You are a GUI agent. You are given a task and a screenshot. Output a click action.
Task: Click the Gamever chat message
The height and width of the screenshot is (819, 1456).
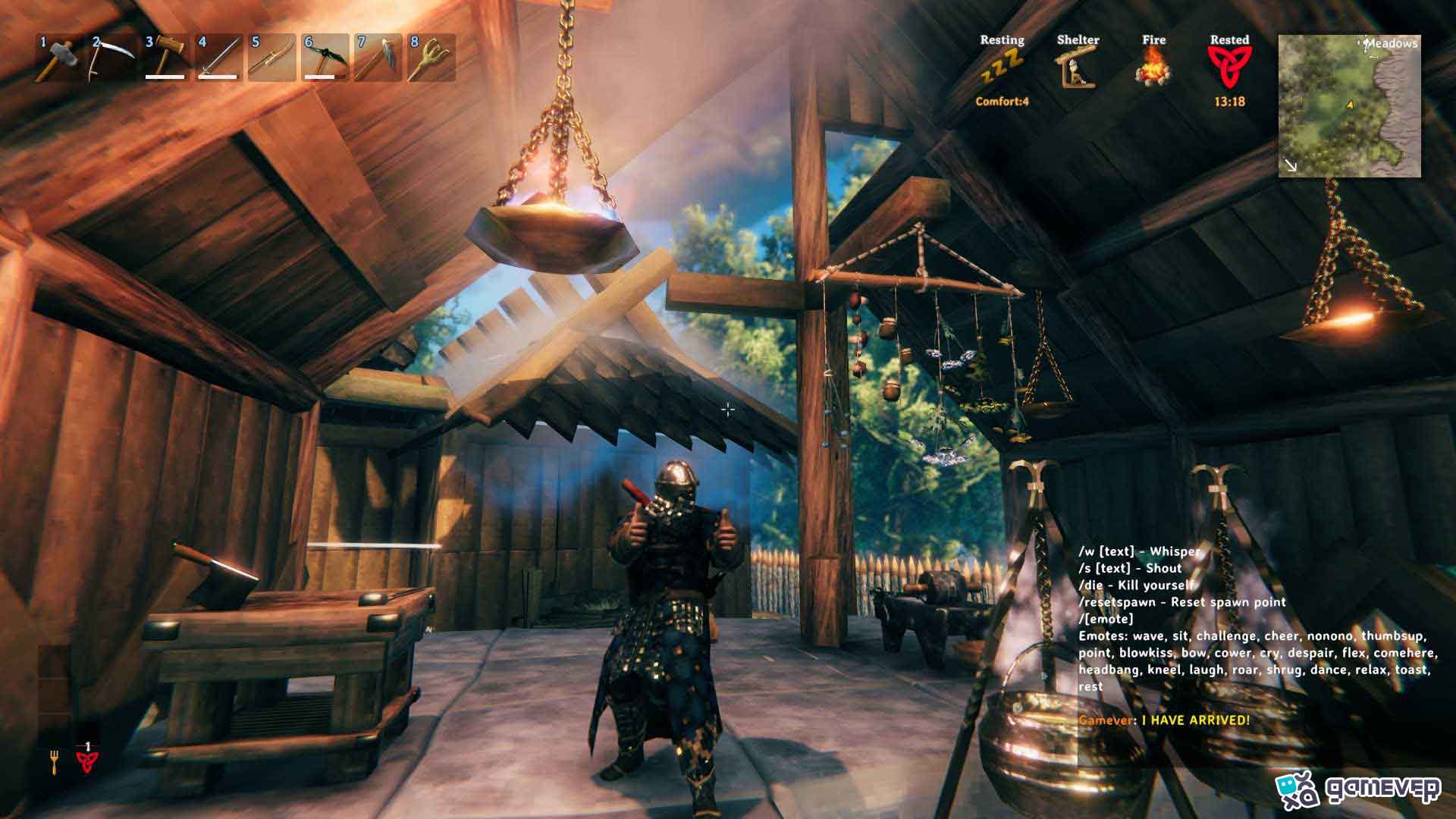tap(1164, 720)
